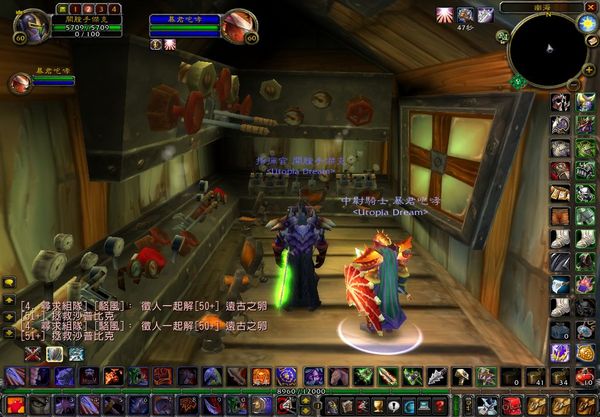
Task: Click the minimap
Action: [546, 48]
